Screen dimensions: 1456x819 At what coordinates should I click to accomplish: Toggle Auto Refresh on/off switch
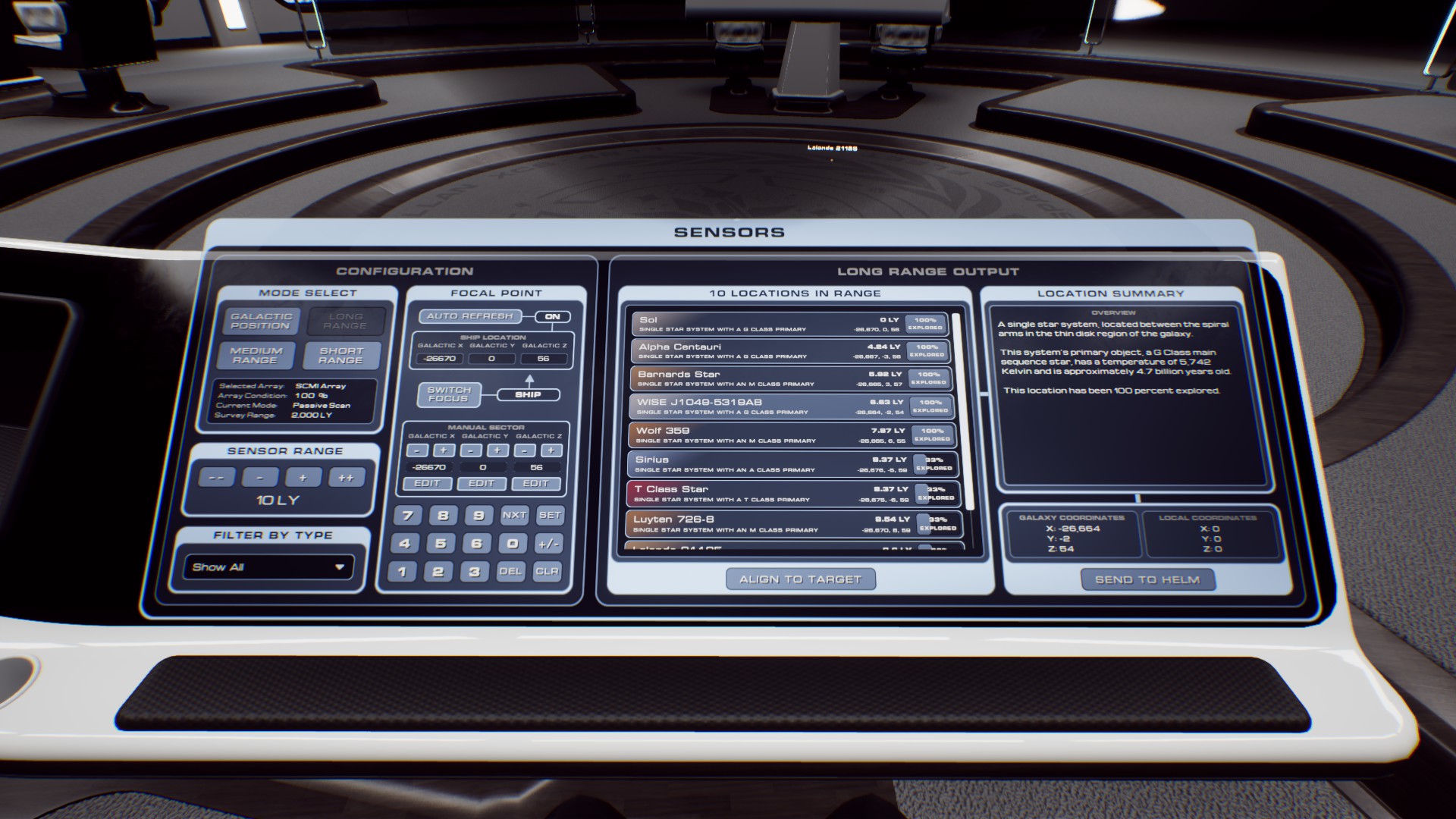552,317
